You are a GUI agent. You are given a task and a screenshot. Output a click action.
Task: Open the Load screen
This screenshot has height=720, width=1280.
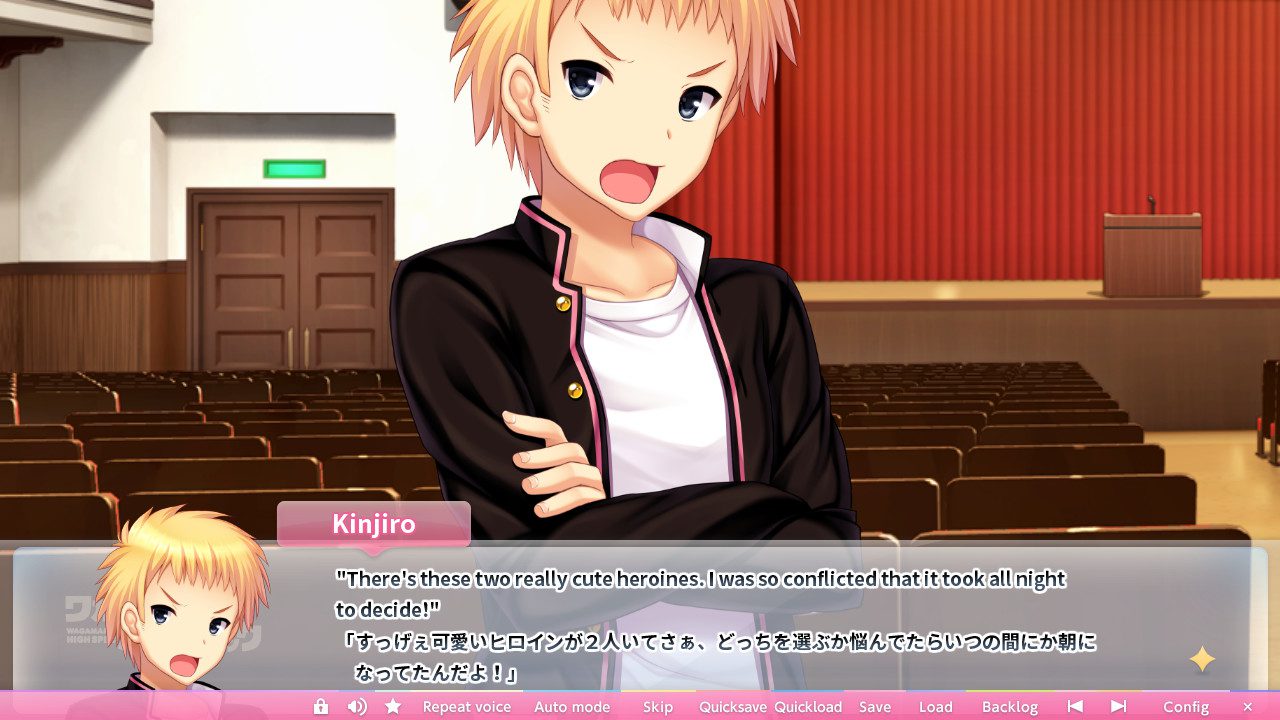935,706
